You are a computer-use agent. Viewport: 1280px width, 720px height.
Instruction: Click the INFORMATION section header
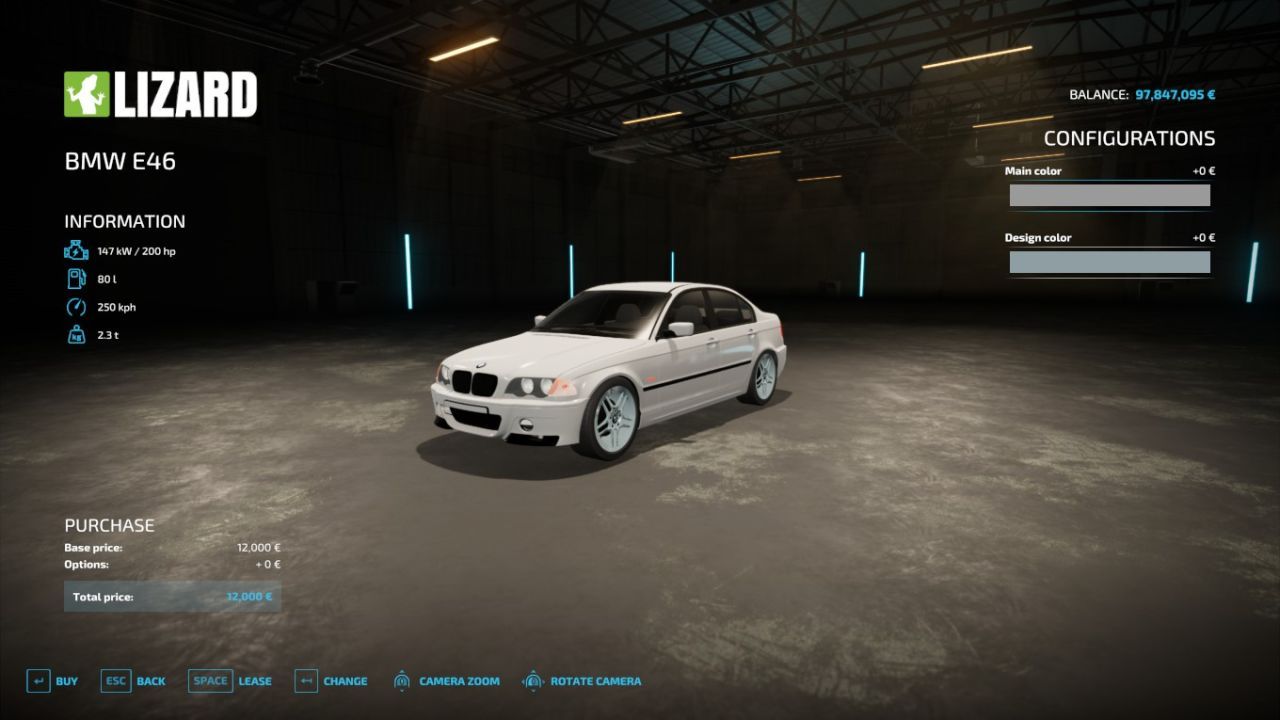coord(124,221)
